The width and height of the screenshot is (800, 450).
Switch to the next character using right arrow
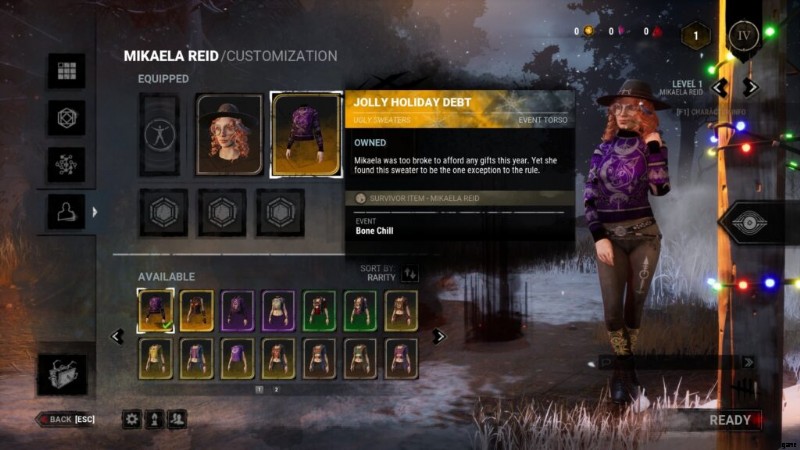point(751,87)
